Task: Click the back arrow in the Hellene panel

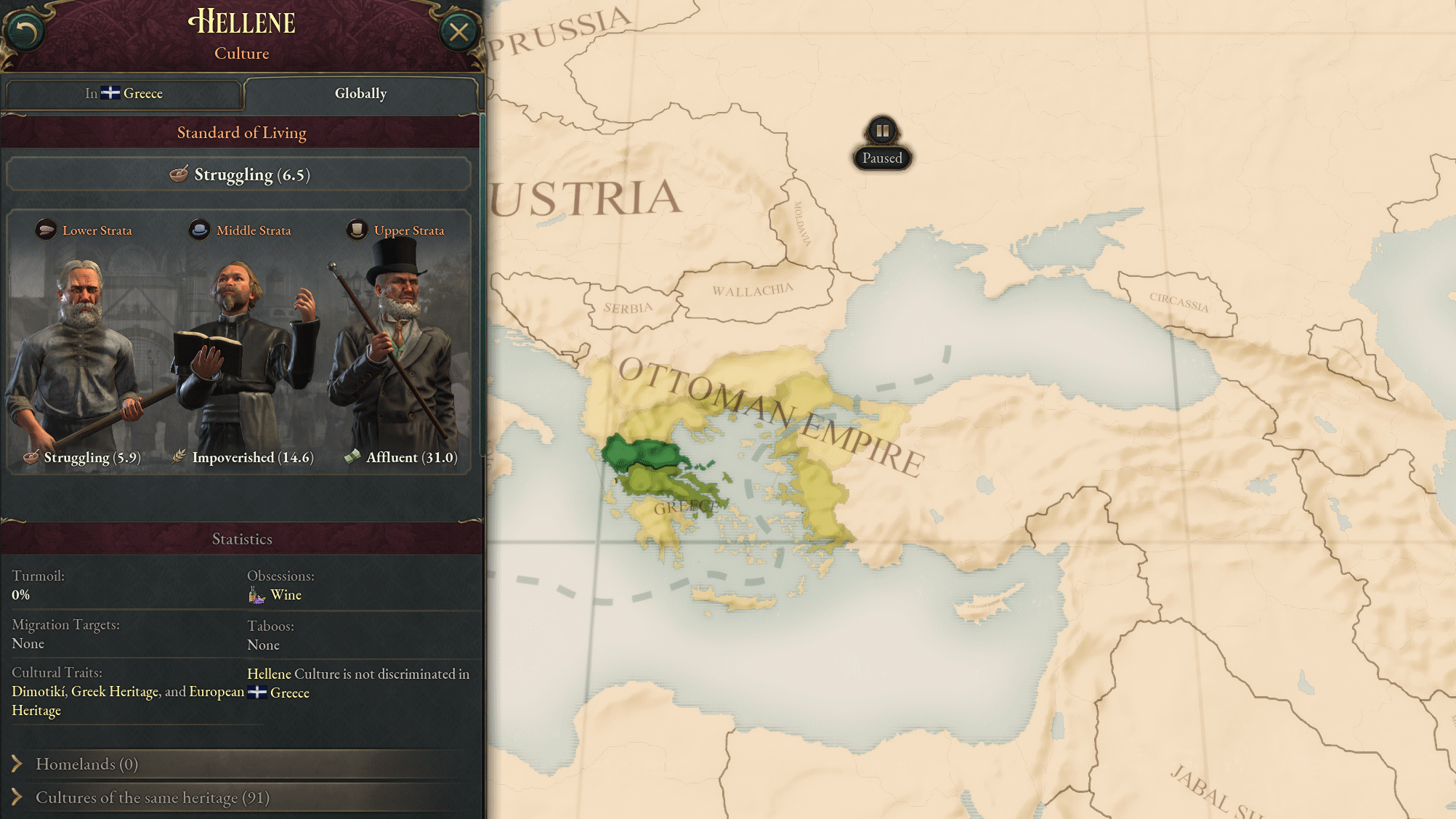Action: [x=27, y=29]
